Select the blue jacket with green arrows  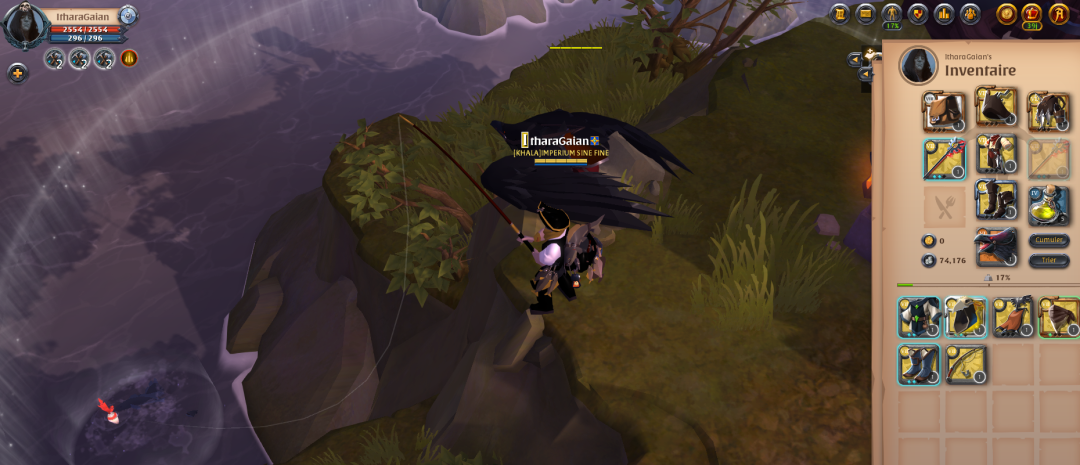click(x=918, y=317)
